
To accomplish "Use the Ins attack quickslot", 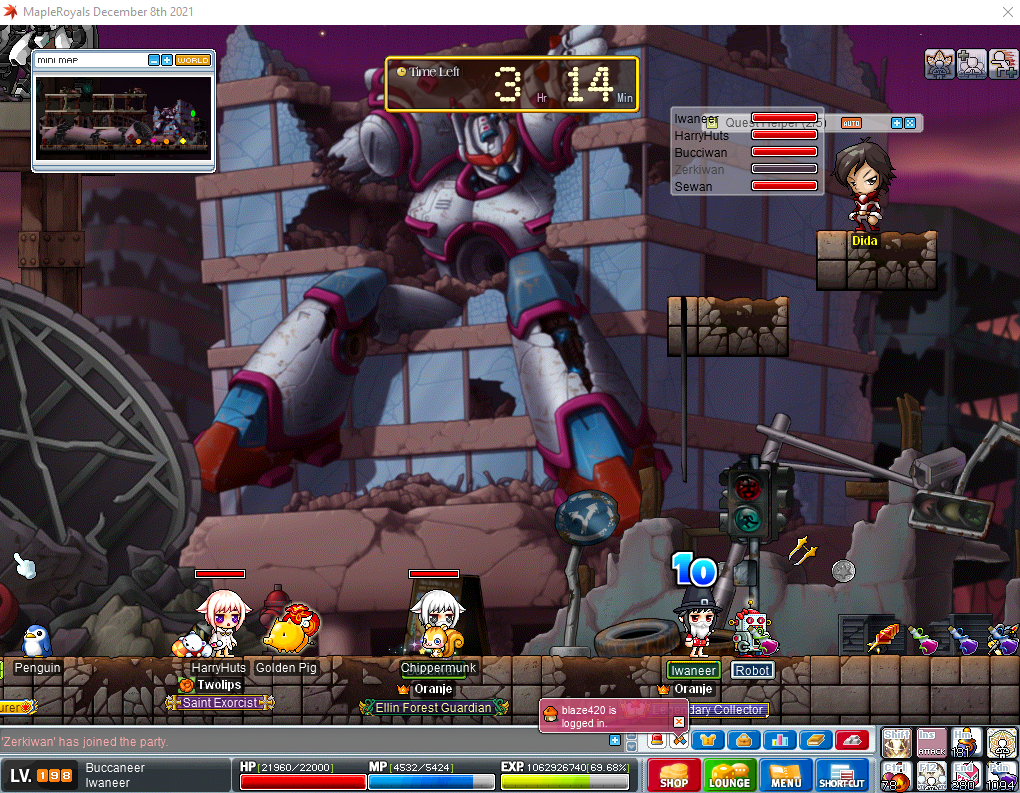I will pos(930,742).
